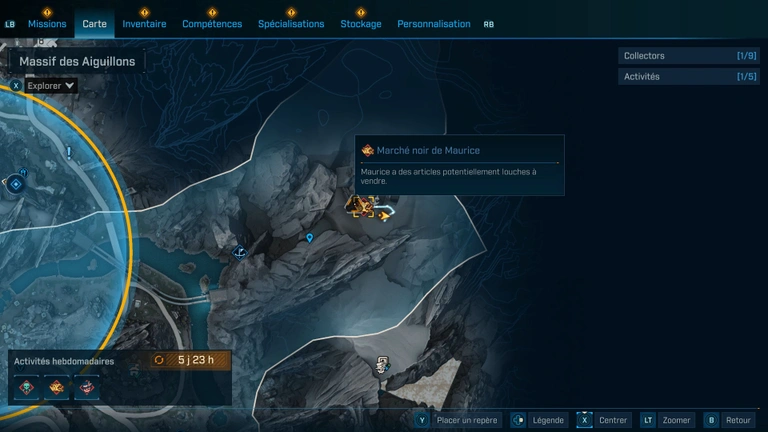Select the exclamation mark mission marker
Screen dimensions: 768x432
(x=68, y=153)
